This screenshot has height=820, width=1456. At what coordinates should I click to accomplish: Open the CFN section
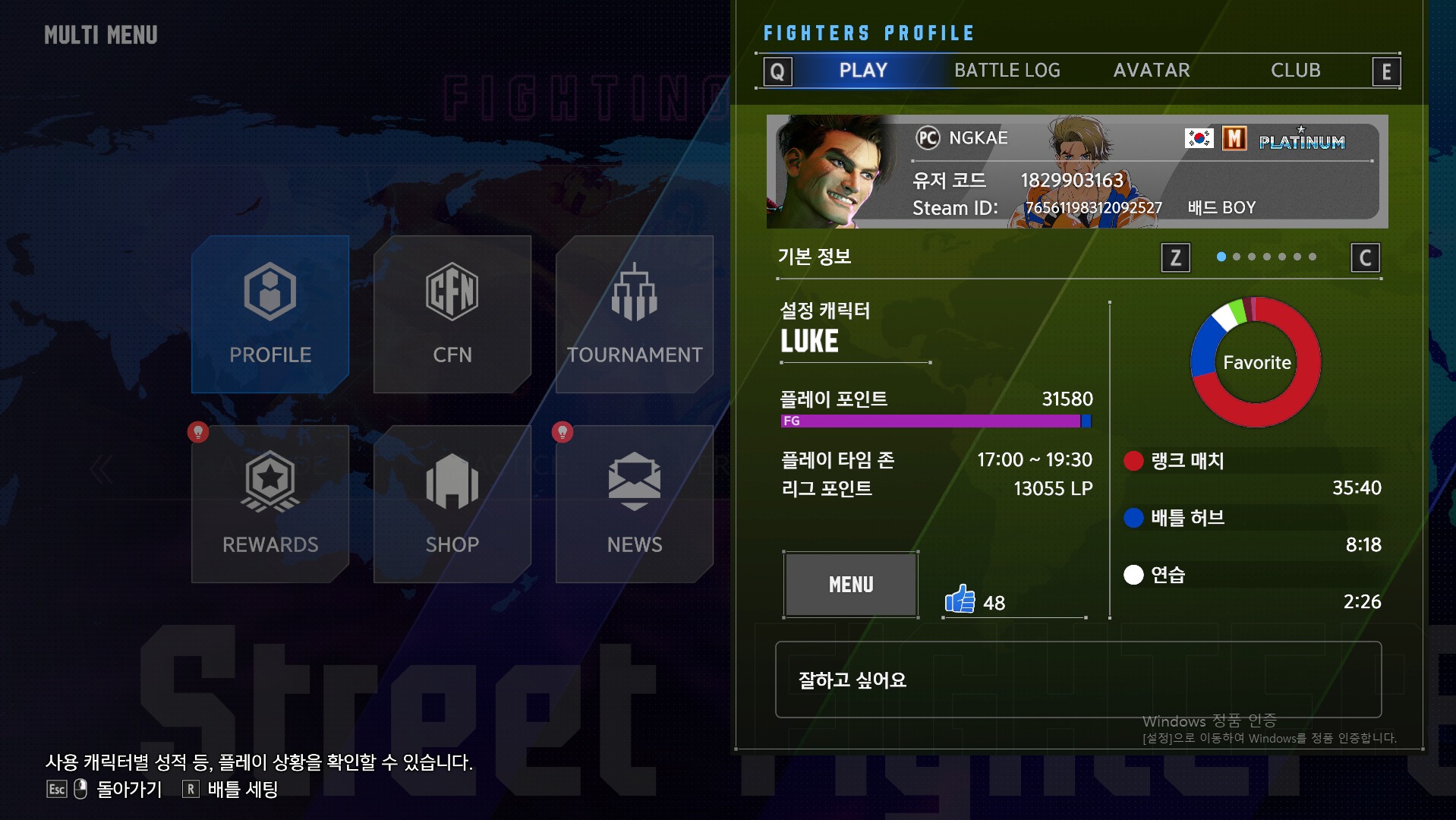[x=451, y=292]
